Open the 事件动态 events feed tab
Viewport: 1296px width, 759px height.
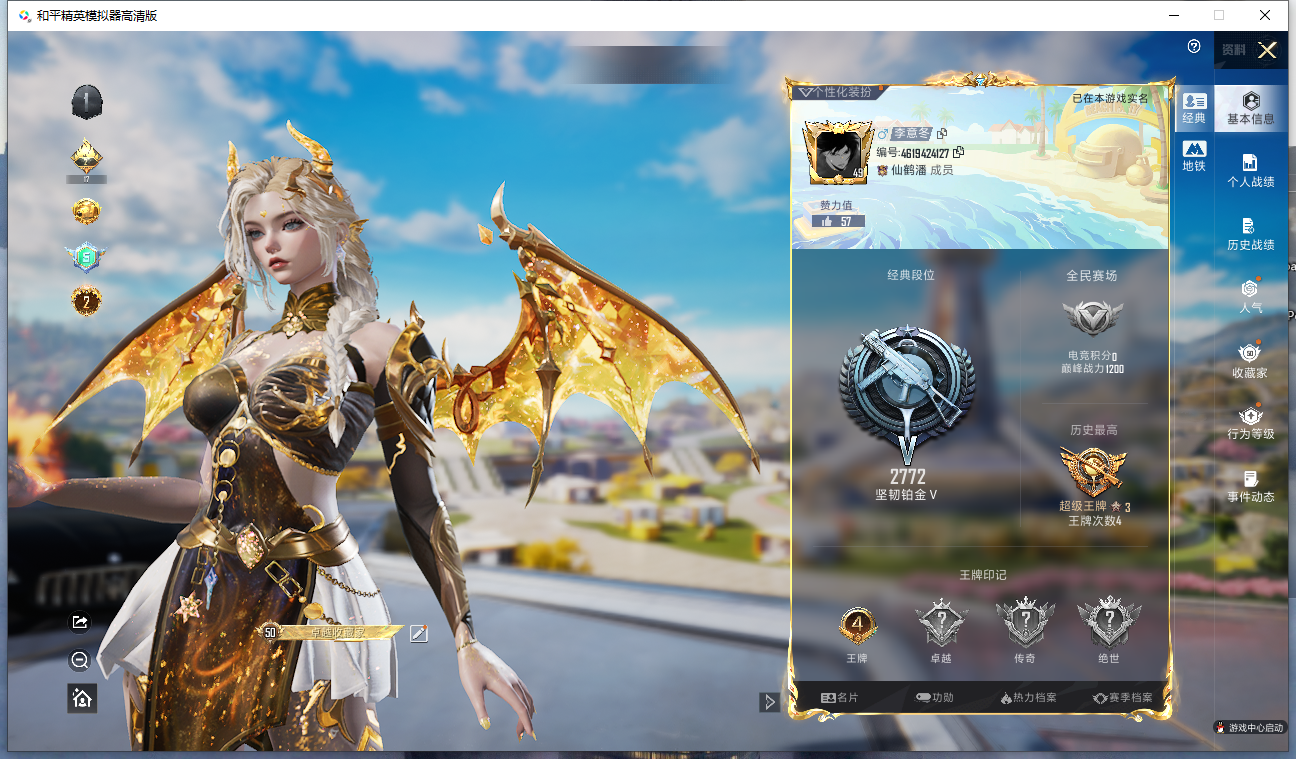click(1250, 486)
